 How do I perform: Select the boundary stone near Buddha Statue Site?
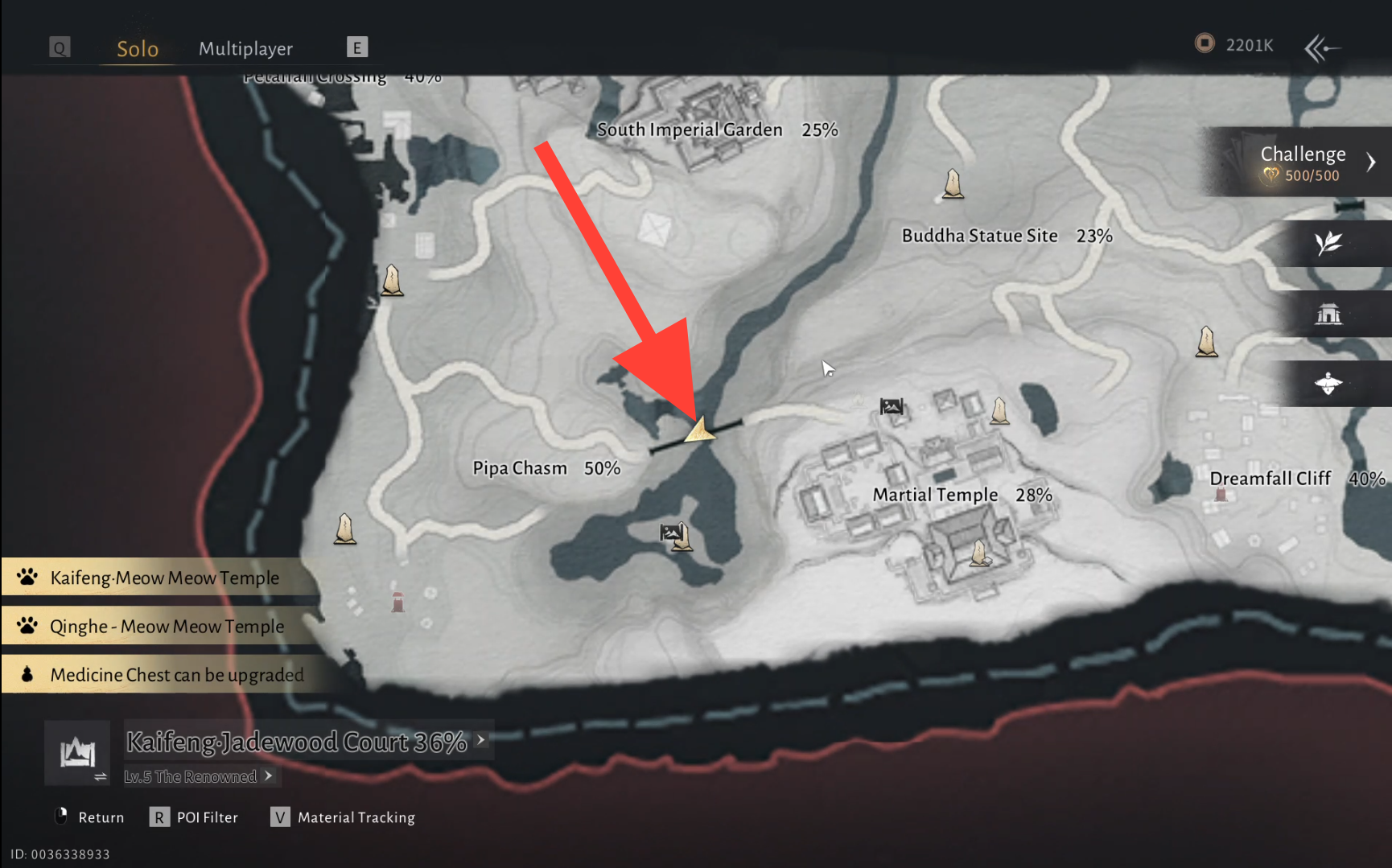[x=953, y=184]
